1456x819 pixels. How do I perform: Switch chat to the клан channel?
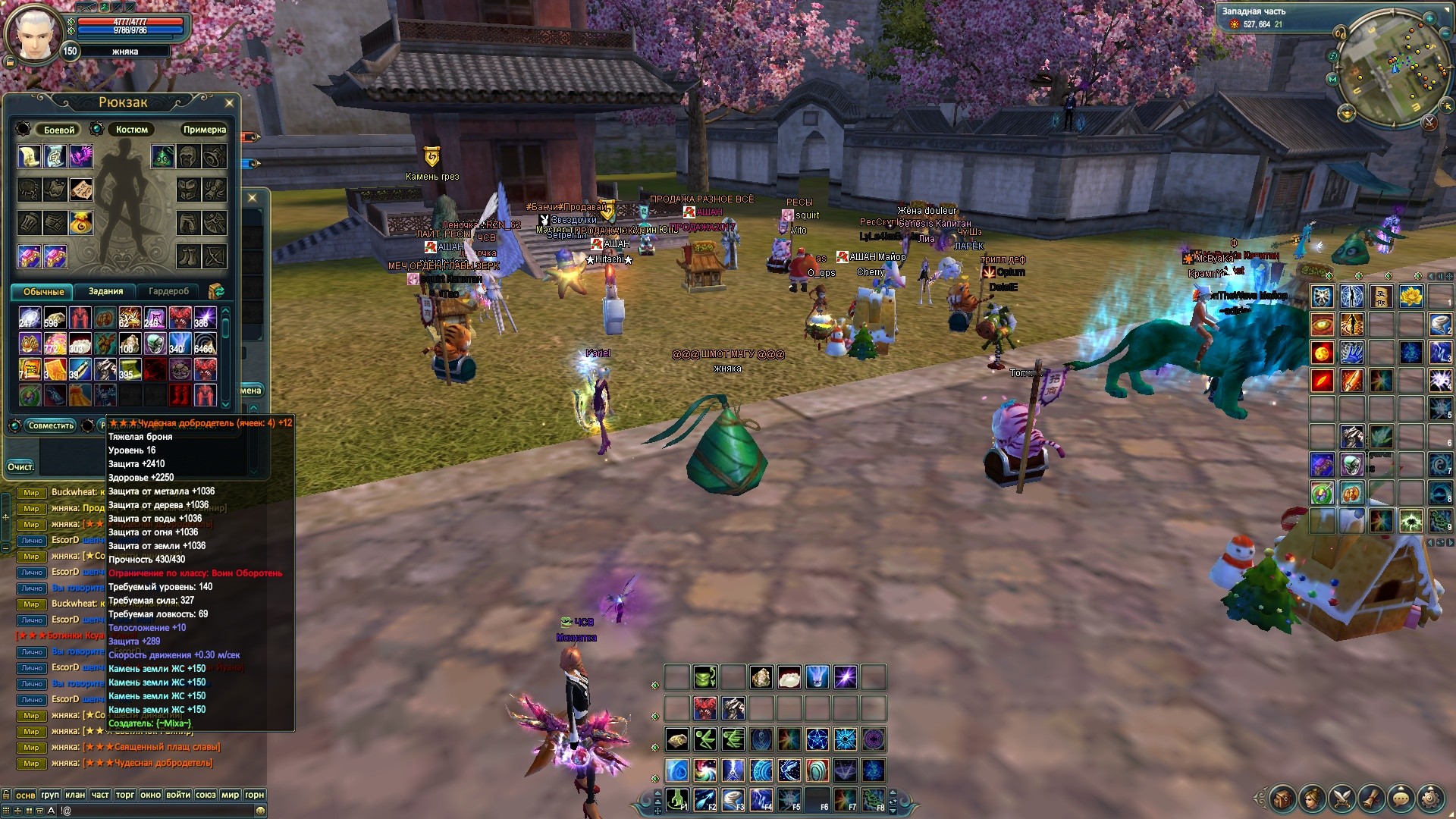(74, 795)
